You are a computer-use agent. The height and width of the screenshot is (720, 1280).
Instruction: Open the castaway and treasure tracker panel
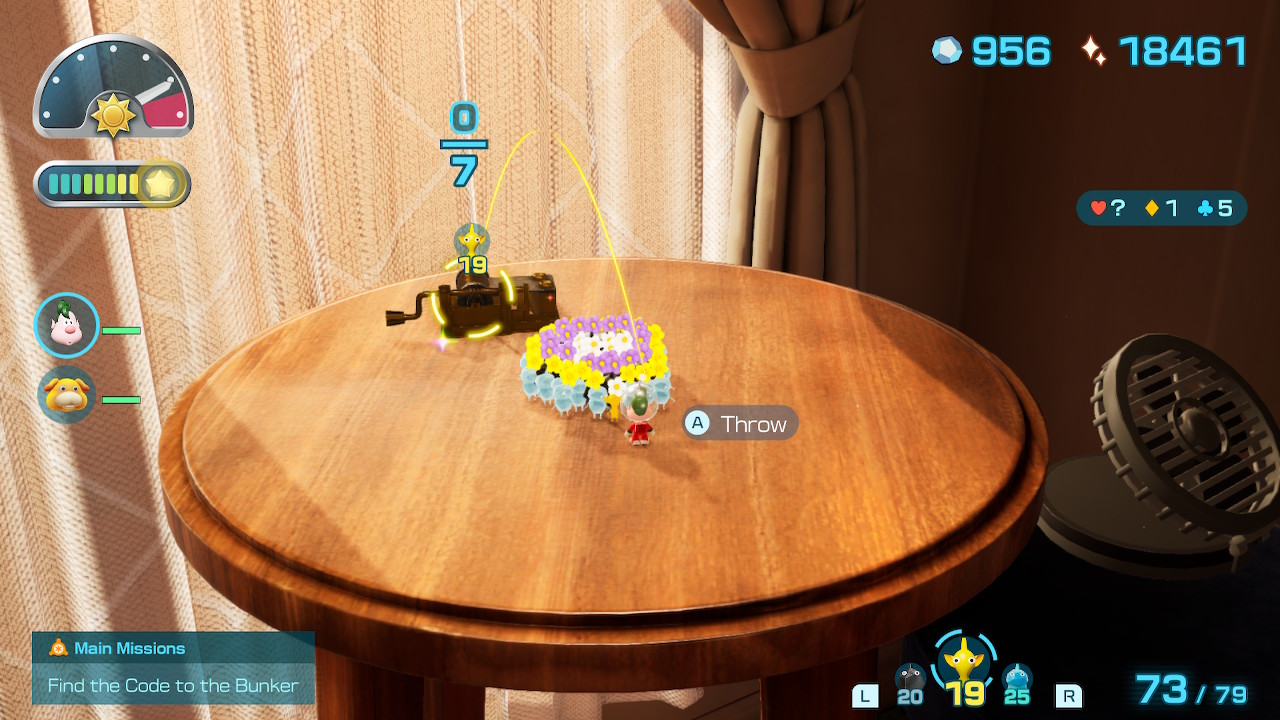point(1161,209)
